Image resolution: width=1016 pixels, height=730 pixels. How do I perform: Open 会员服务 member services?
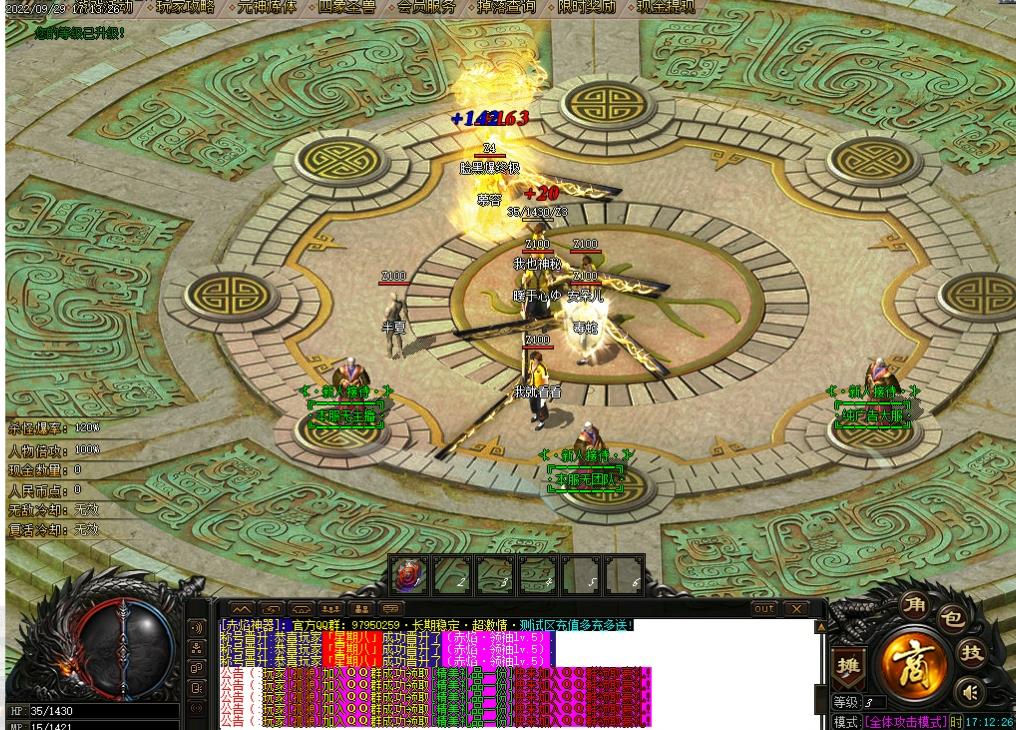pos(427,7)
